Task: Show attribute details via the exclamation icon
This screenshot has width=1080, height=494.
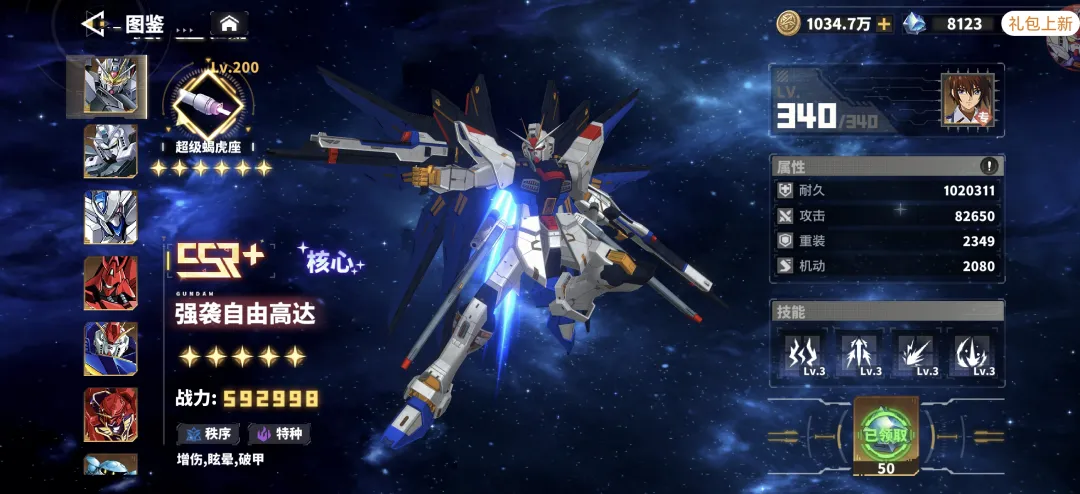Action: [989, 166]
